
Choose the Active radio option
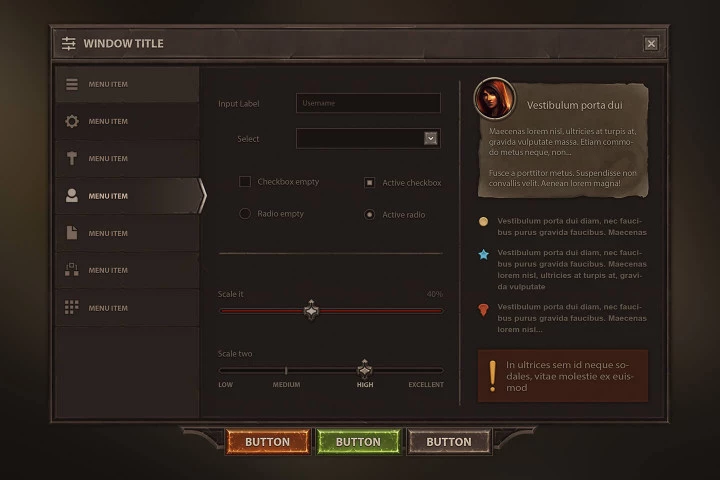(x=370, y=214)
